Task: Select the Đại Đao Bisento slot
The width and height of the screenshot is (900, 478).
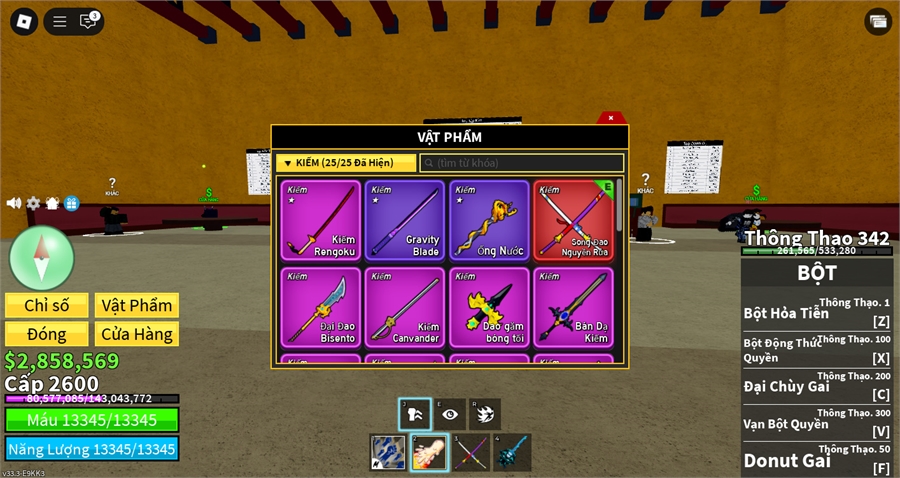Action: (320, 307)
